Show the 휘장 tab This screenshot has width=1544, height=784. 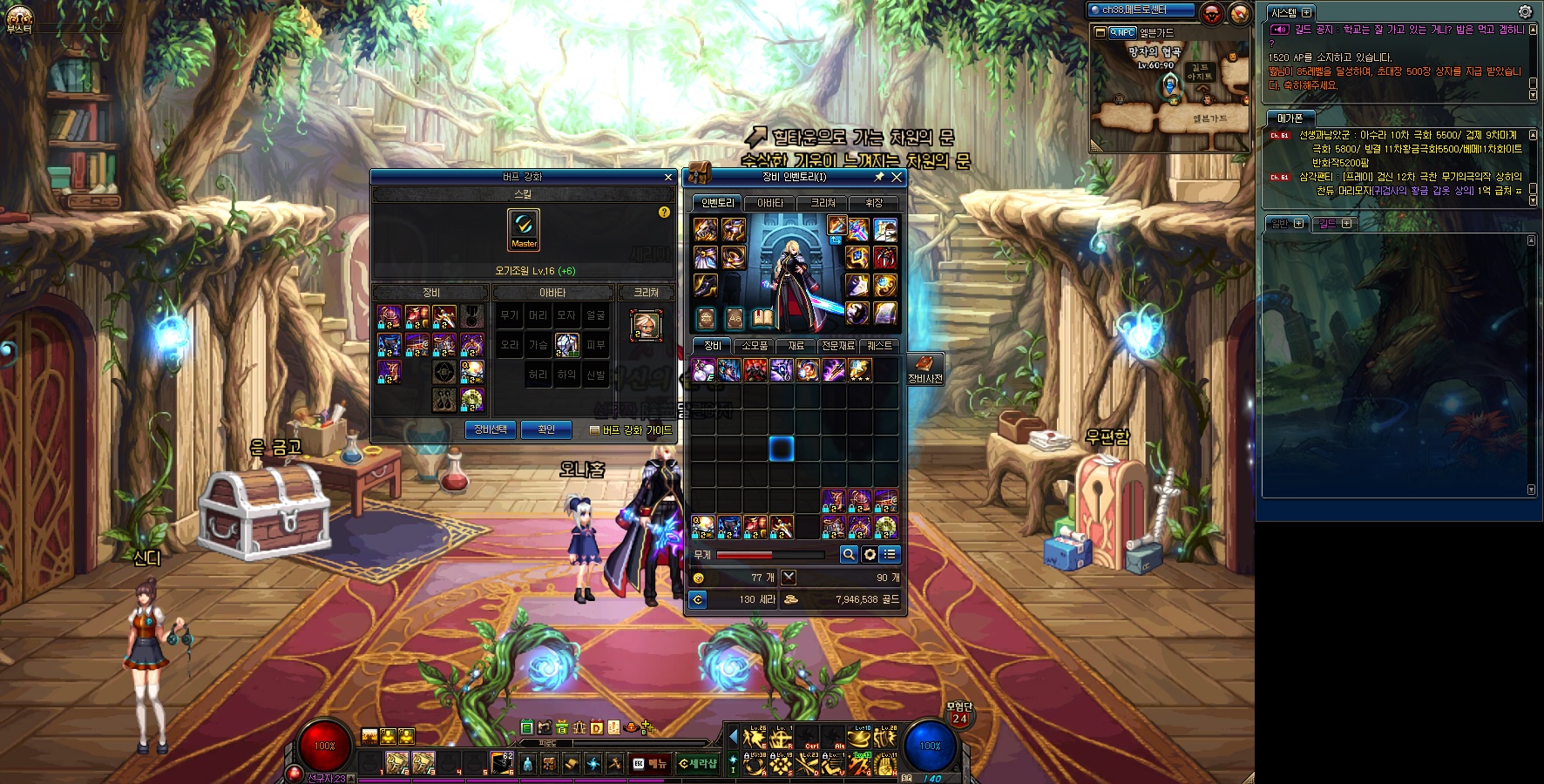(x=874, y=203)
